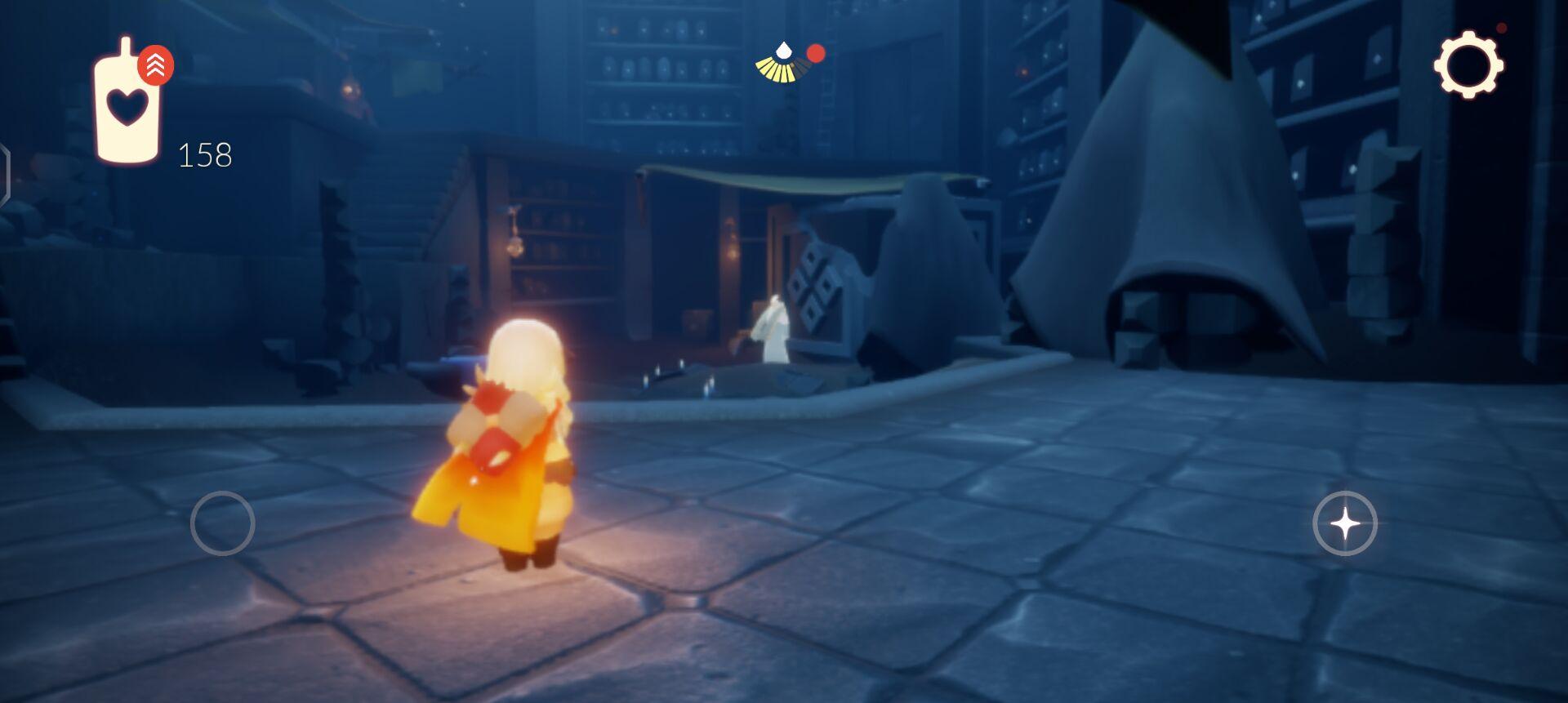The height and width of the screenshot is (703, 1568).
Task: Tap the red chevron upgrade badge
Action: [155, 65]
